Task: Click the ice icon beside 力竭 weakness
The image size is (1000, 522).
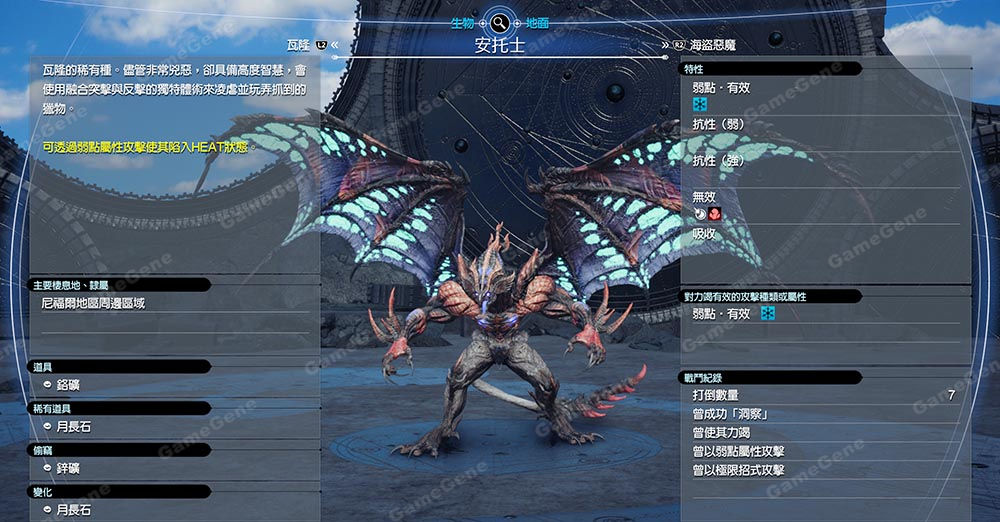Action: click(x=768, y=314)
